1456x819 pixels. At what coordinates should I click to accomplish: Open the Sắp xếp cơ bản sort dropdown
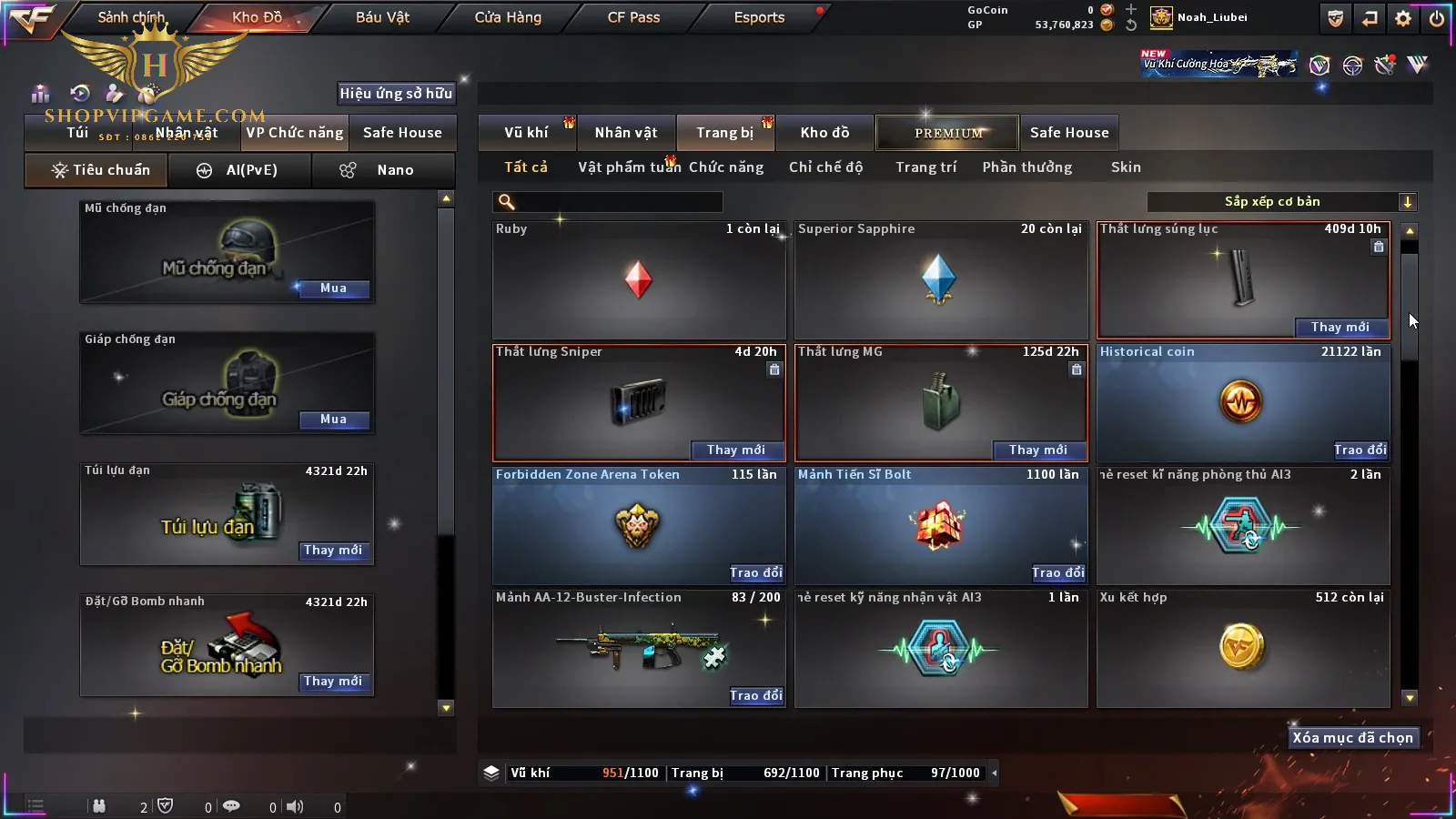pos(1281,202)
